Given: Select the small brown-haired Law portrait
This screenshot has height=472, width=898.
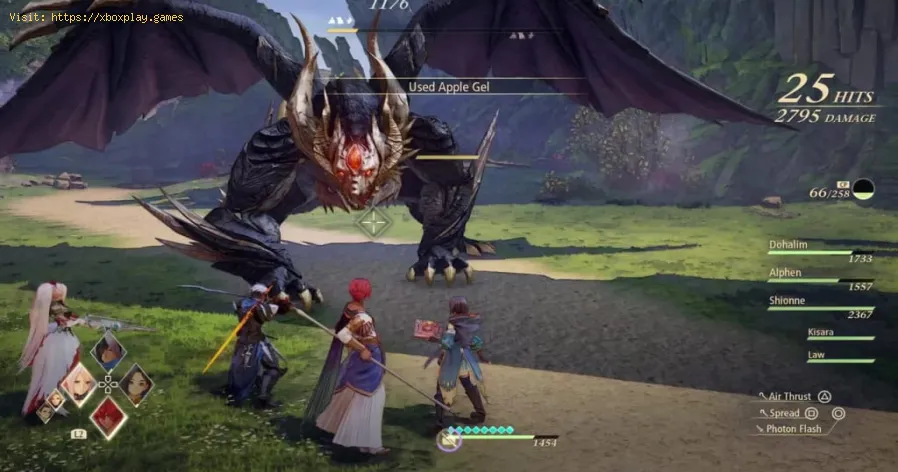Looking at the screenshot, I should [44, 410].
